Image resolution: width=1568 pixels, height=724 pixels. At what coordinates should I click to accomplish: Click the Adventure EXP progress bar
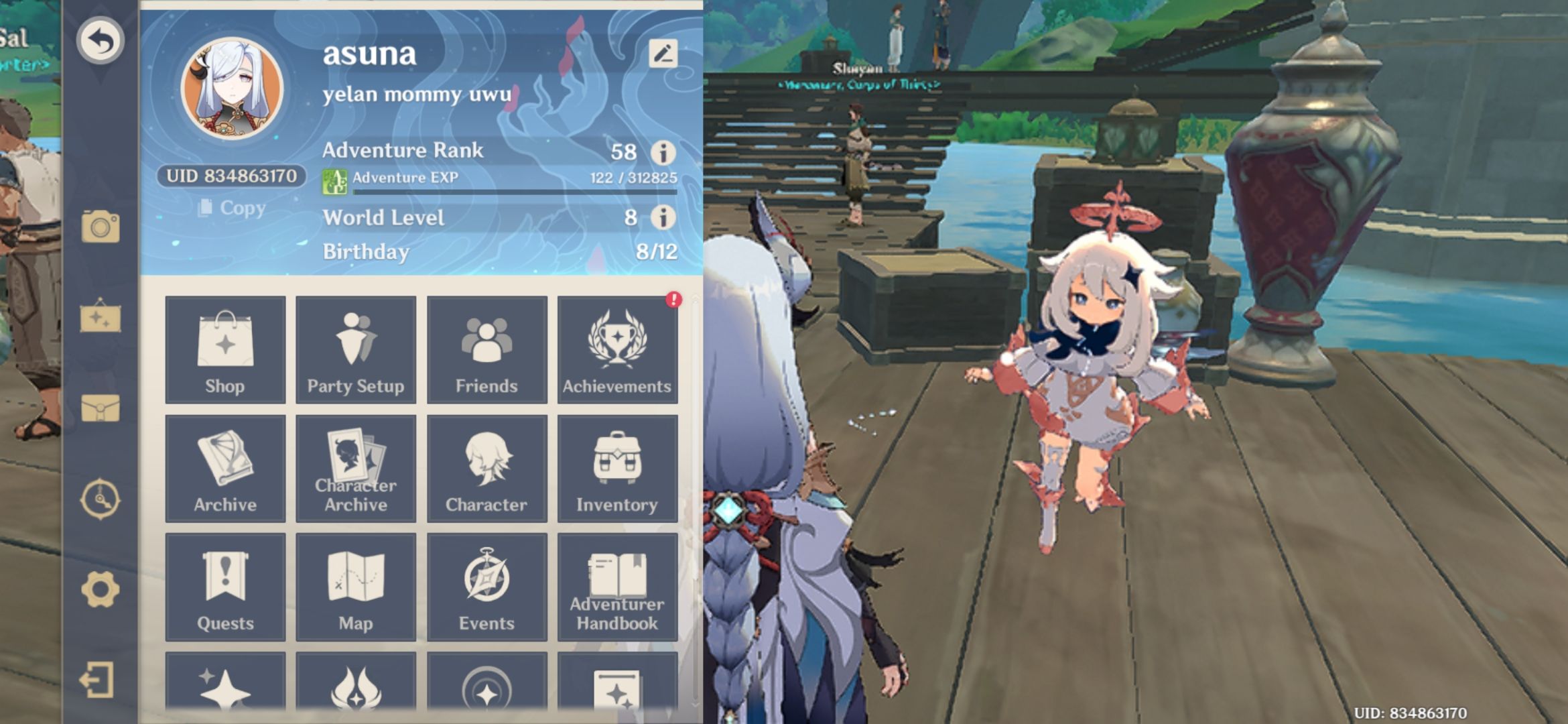(509, 190)
